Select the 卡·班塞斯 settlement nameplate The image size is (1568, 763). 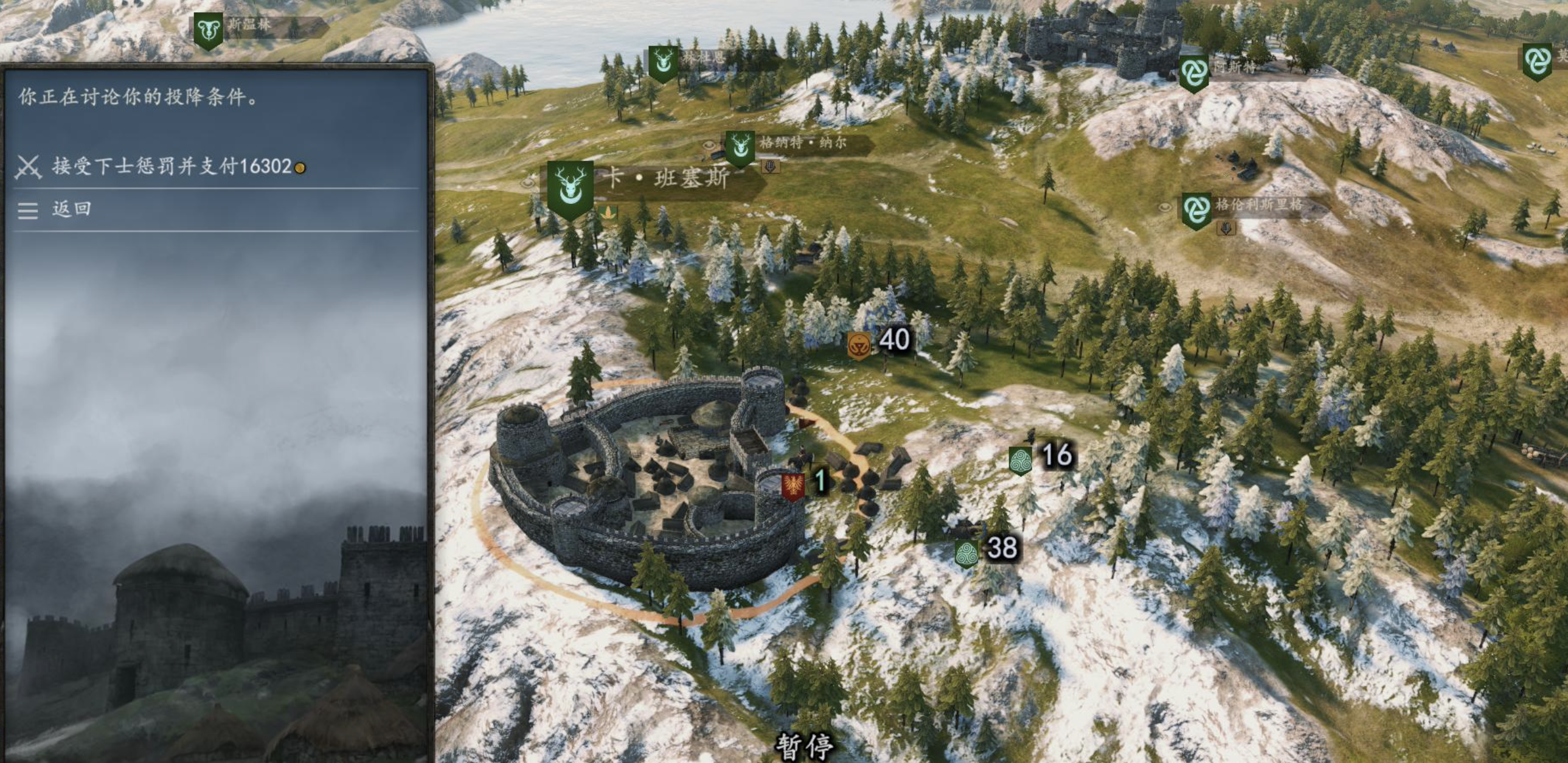tap(667, 178)
